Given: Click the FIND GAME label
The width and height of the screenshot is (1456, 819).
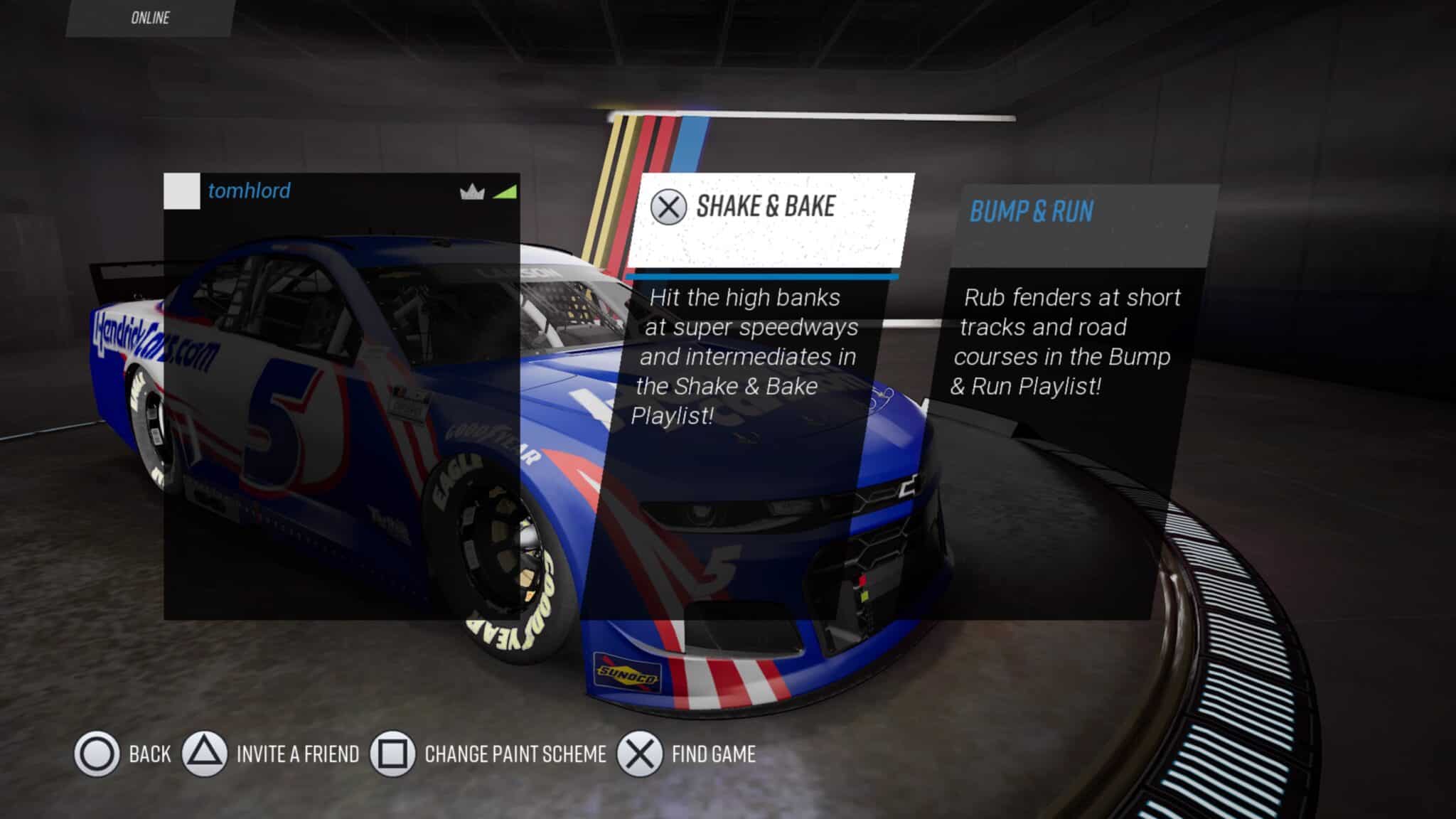Looking at the screenshot, I should coord(713,755).
